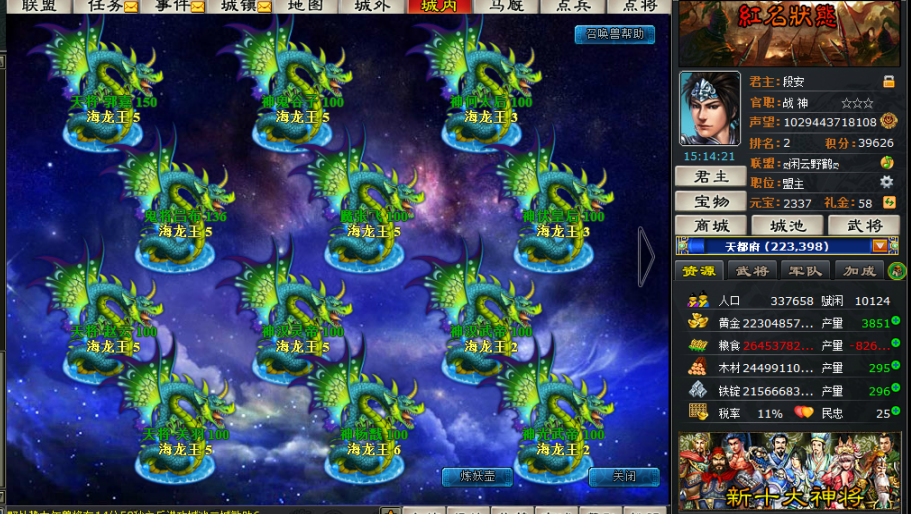
Task: Open the 炼妖壶 demon refining pot
Action: coord(477,477)
